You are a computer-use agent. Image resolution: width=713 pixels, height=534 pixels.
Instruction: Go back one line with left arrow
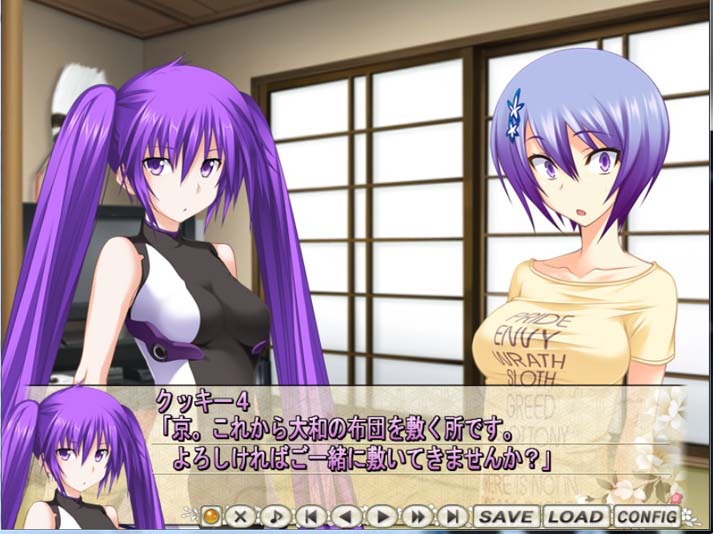tap(346, 517)
